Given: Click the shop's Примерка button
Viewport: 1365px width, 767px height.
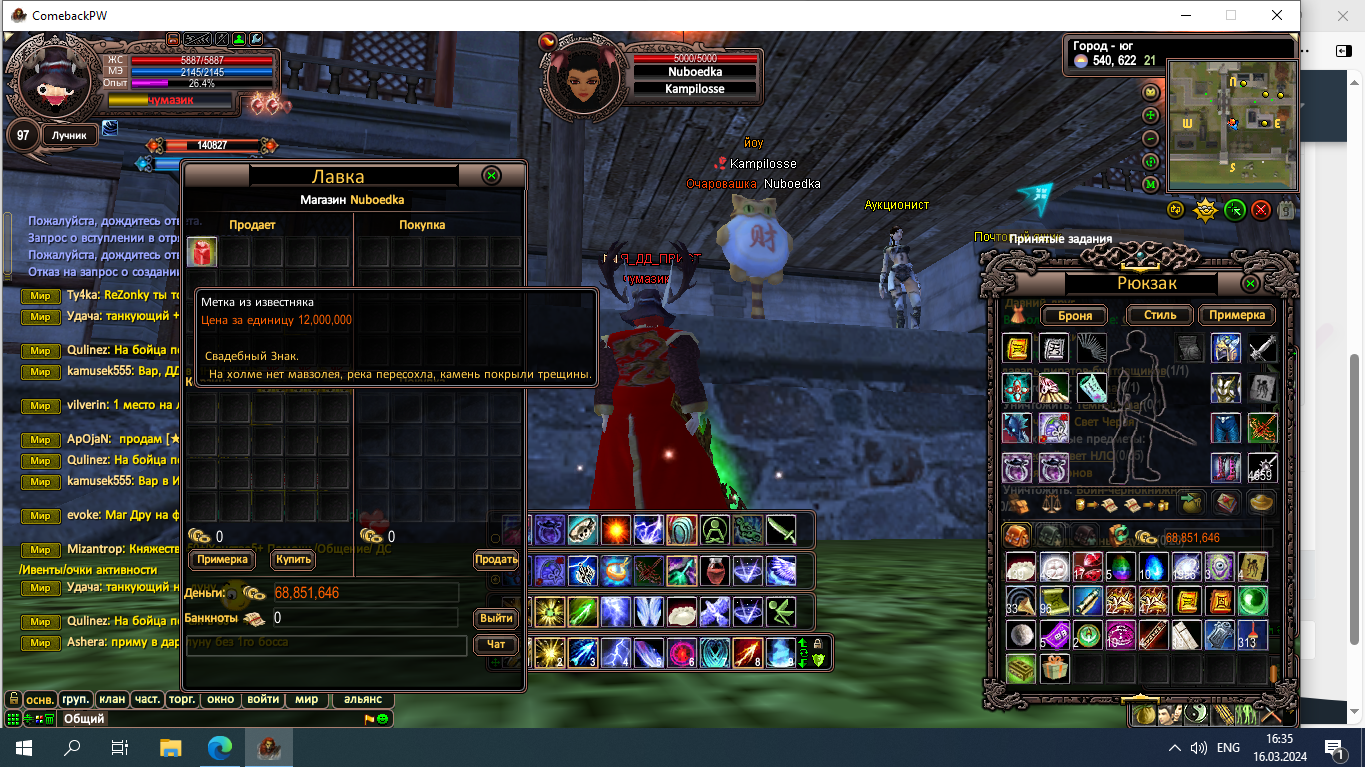Looking at the screenshot, I should pos(221,560).
